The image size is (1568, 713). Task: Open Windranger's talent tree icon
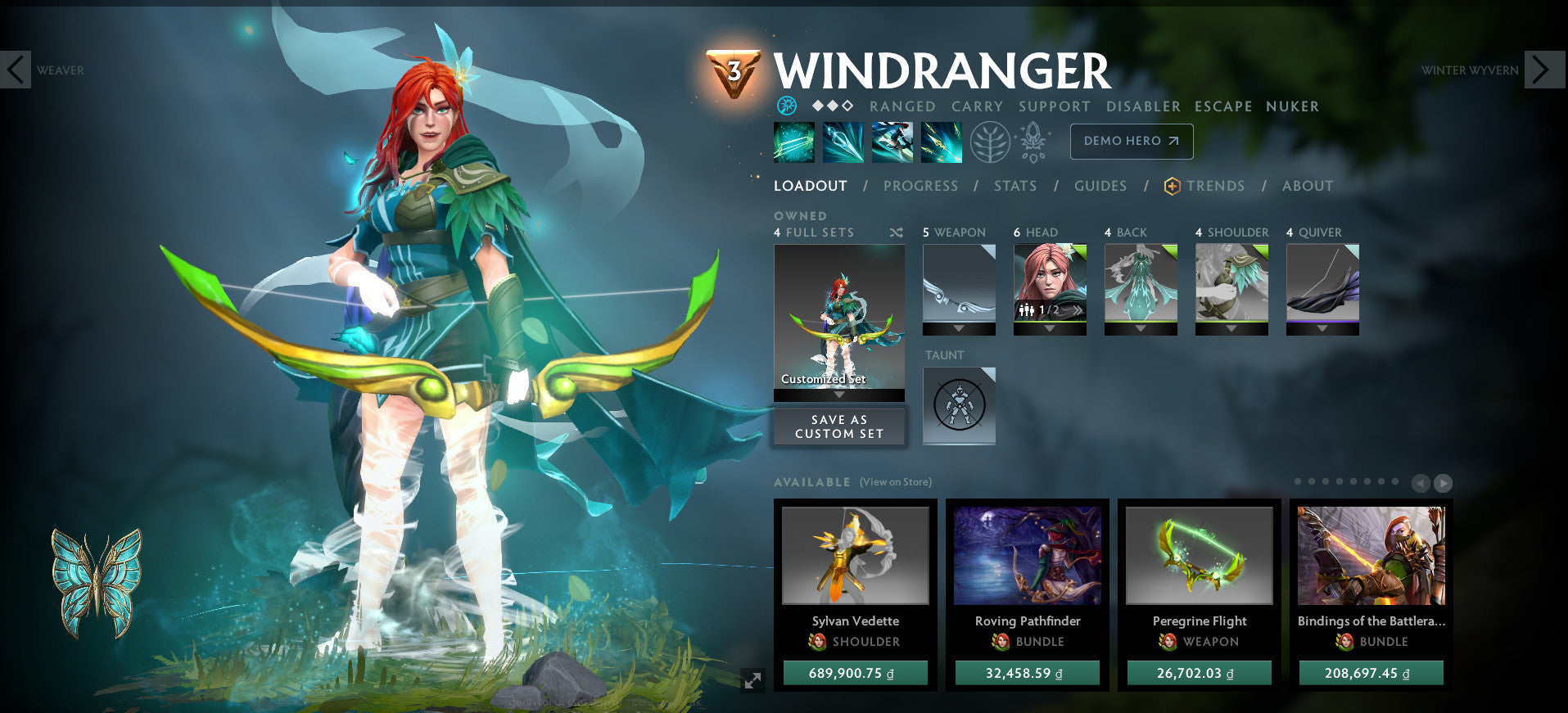[990, 141]
